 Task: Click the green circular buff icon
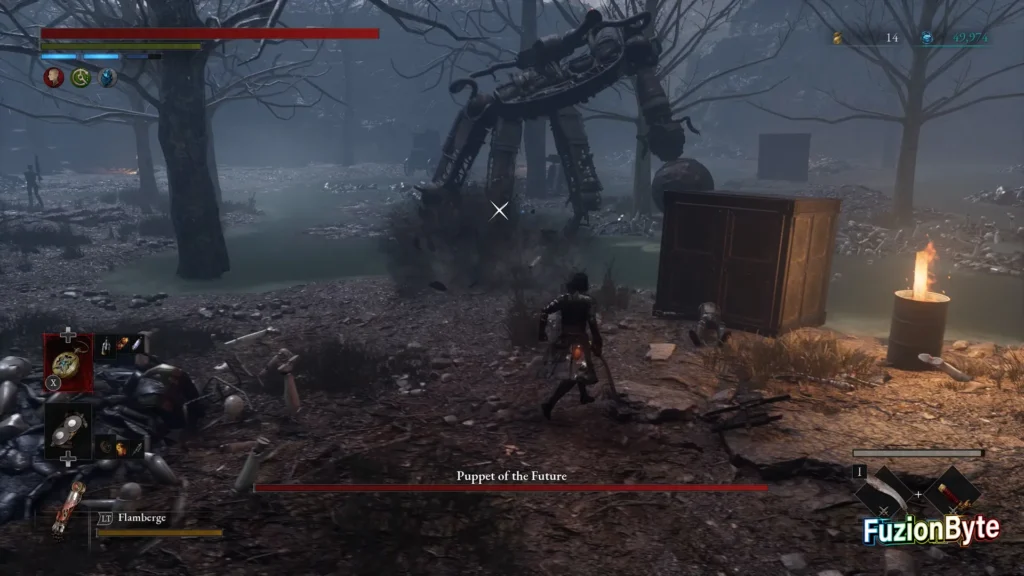(x=81, y=77)
